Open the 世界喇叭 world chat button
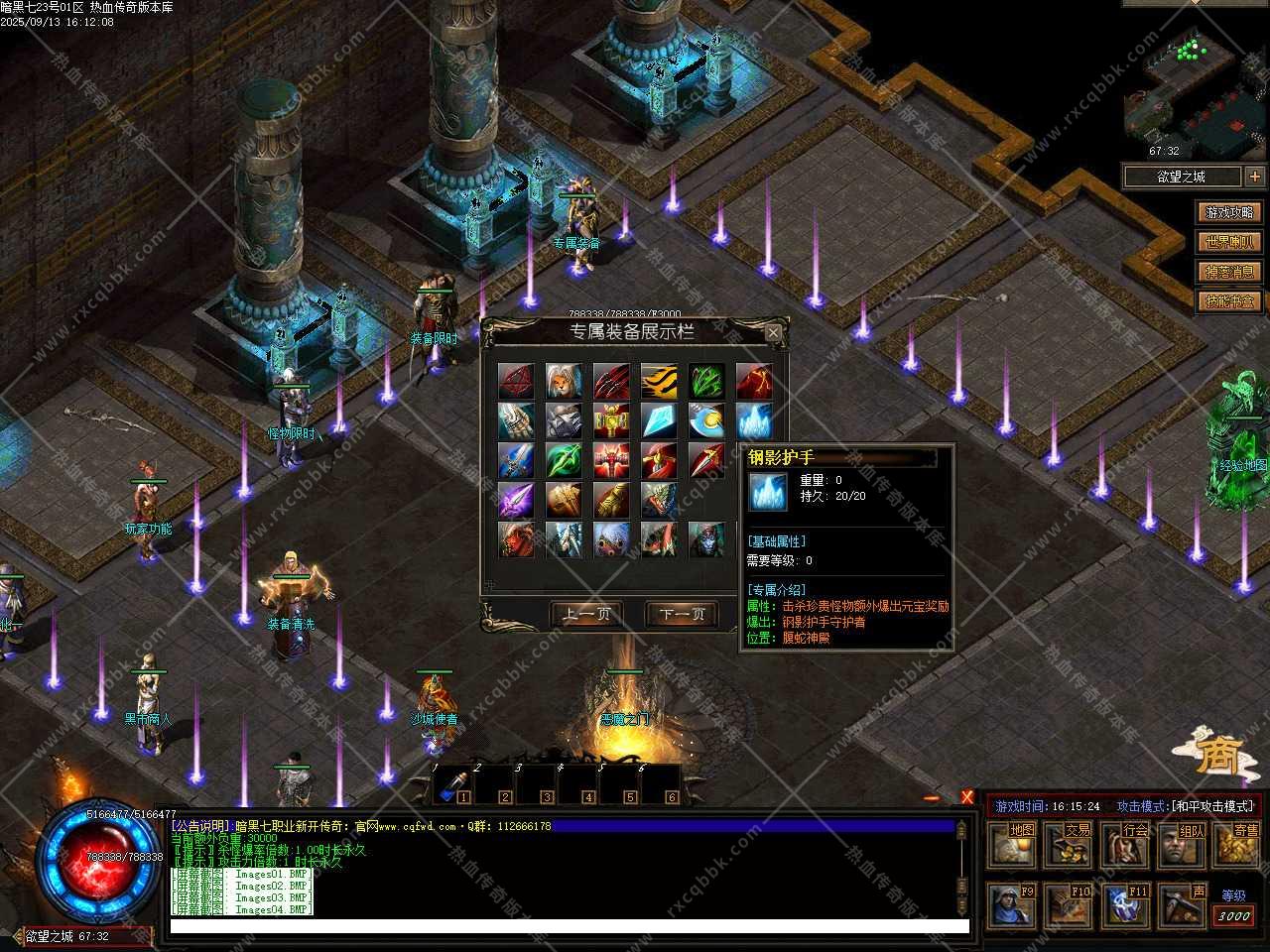This screenshot has width=1270, height=952. coord(1229,242)
